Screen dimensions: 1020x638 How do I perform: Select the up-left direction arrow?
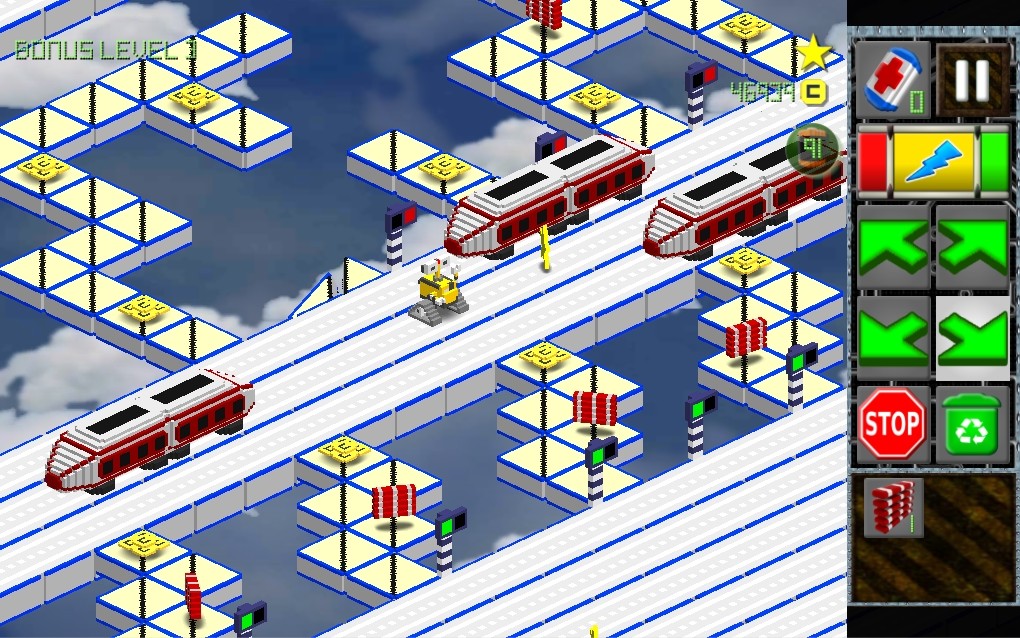pos(893,247)
